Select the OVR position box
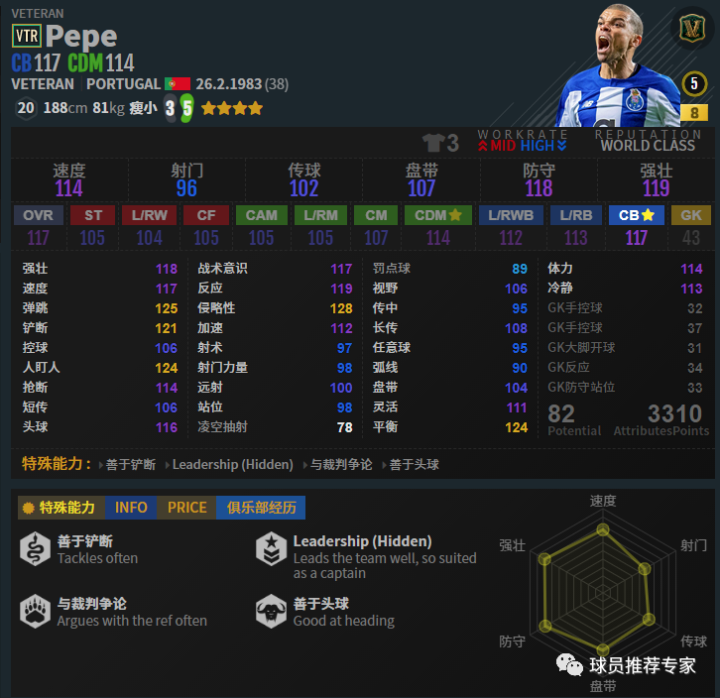This screenshot has height=698, width=720. point(38,215)
